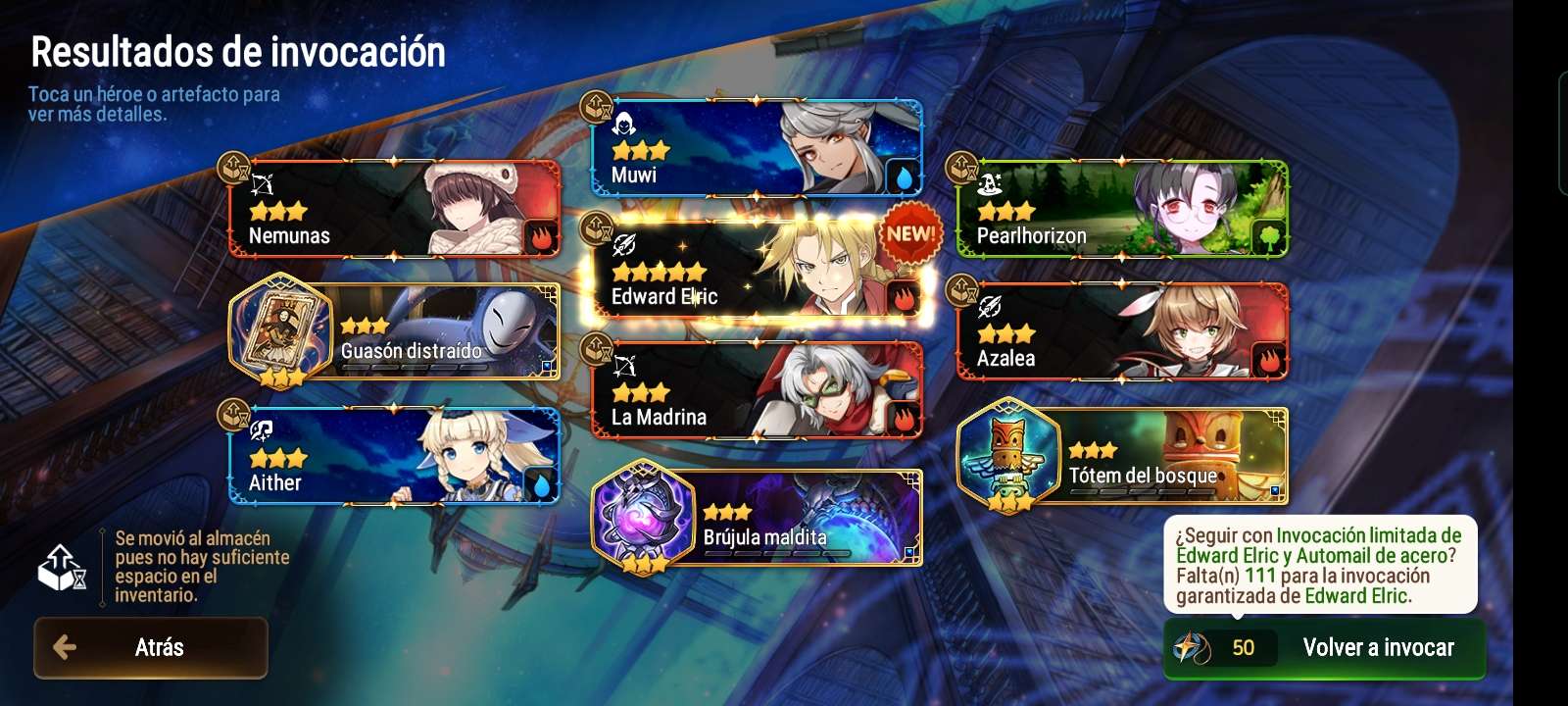Open the Tótem del bosque artifact
The width and height of the screenshot is (1568, 706).
tap(1122, 456)
